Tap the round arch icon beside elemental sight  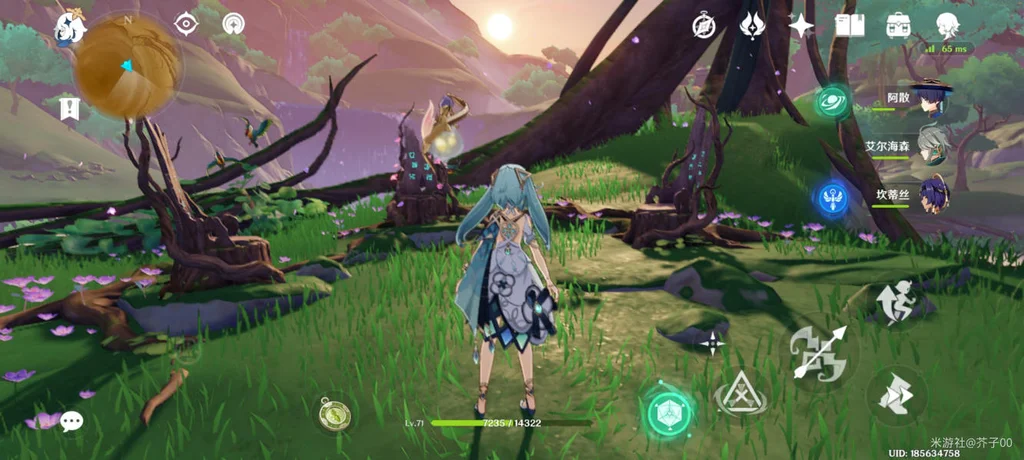point(233,24)
